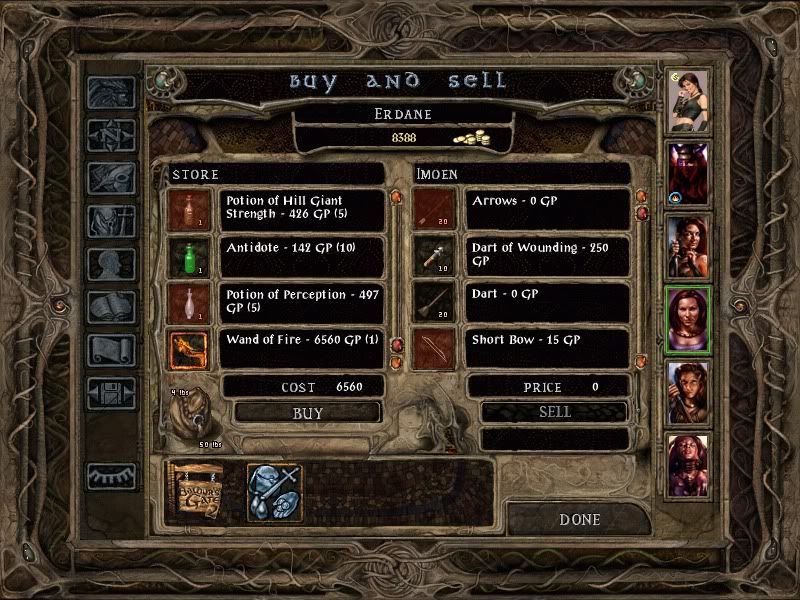Open the scroll icon in the sidebar

(110, 349)
